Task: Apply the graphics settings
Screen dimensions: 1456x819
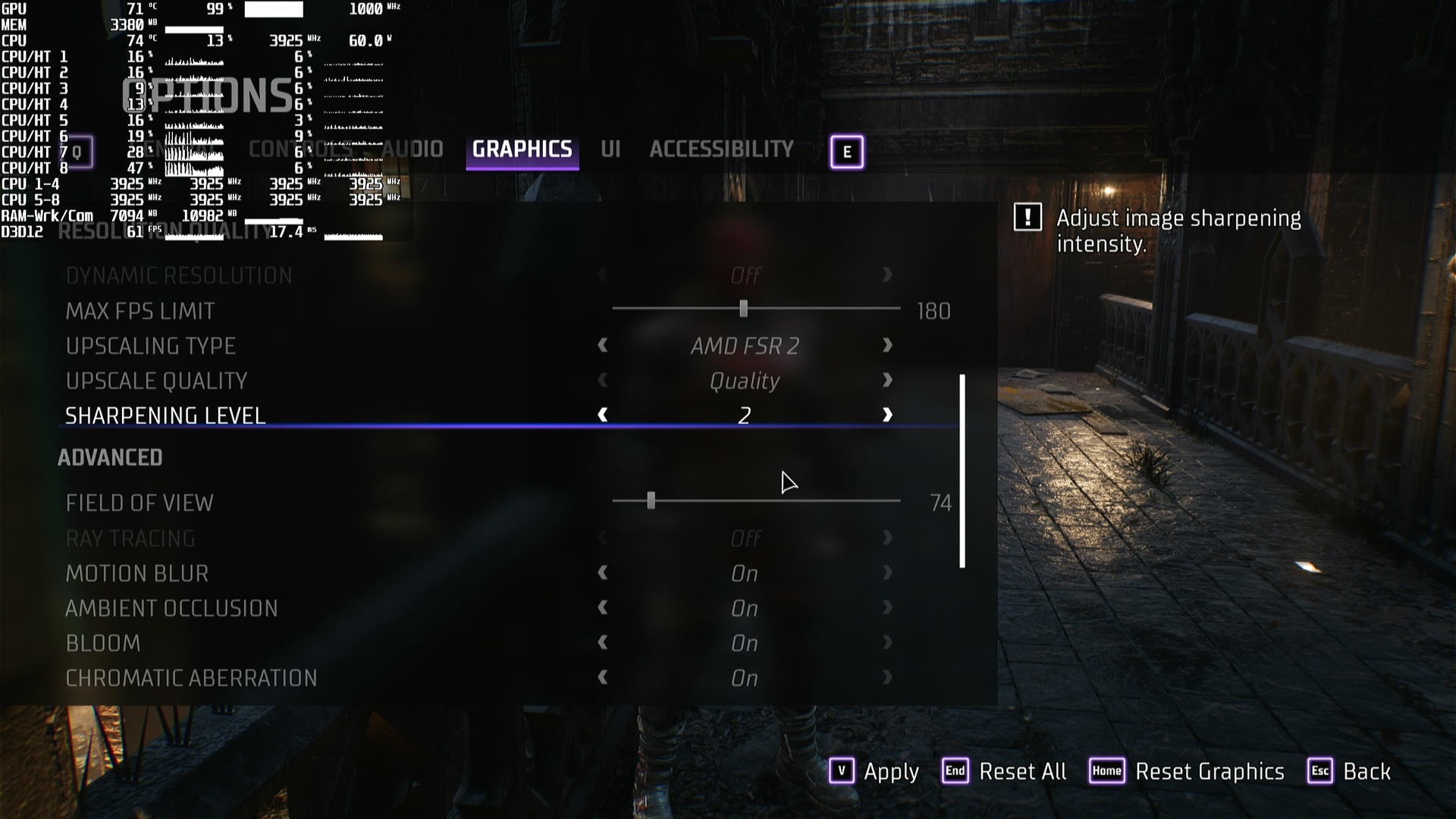Action: pos(874,771)
